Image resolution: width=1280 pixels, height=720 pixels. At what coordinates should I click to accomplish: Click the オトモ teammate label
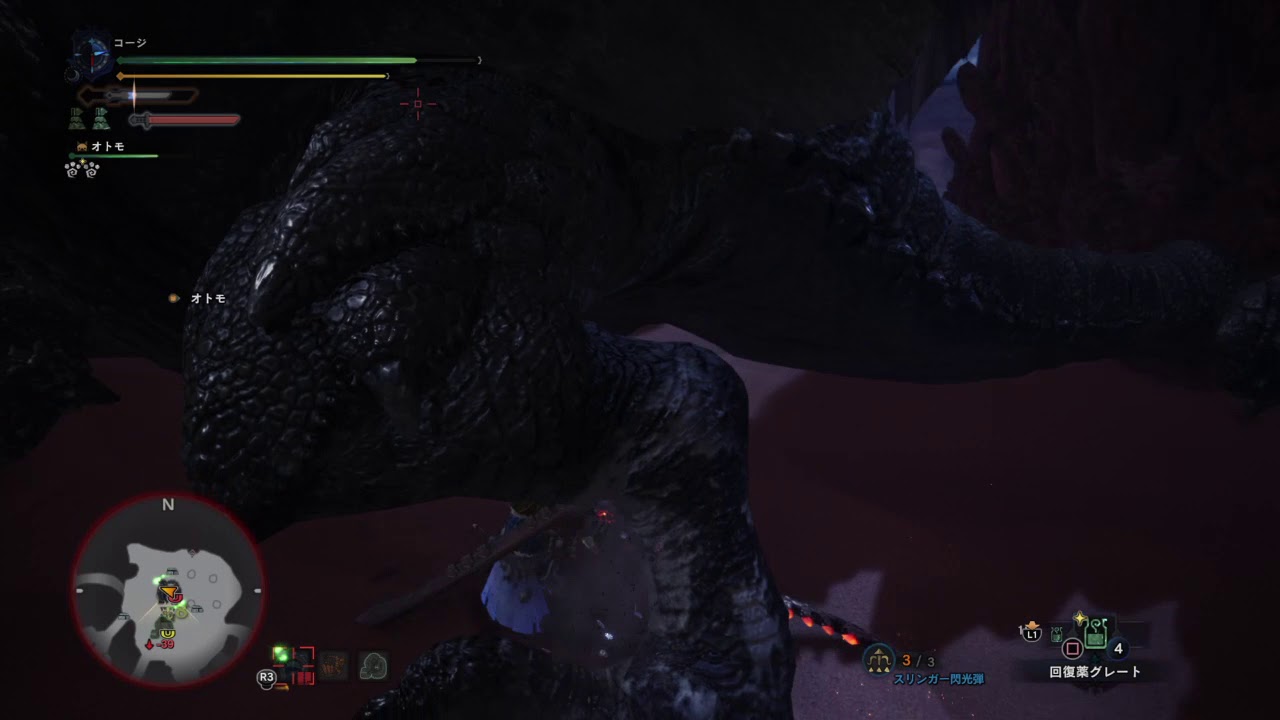point(106,145)
